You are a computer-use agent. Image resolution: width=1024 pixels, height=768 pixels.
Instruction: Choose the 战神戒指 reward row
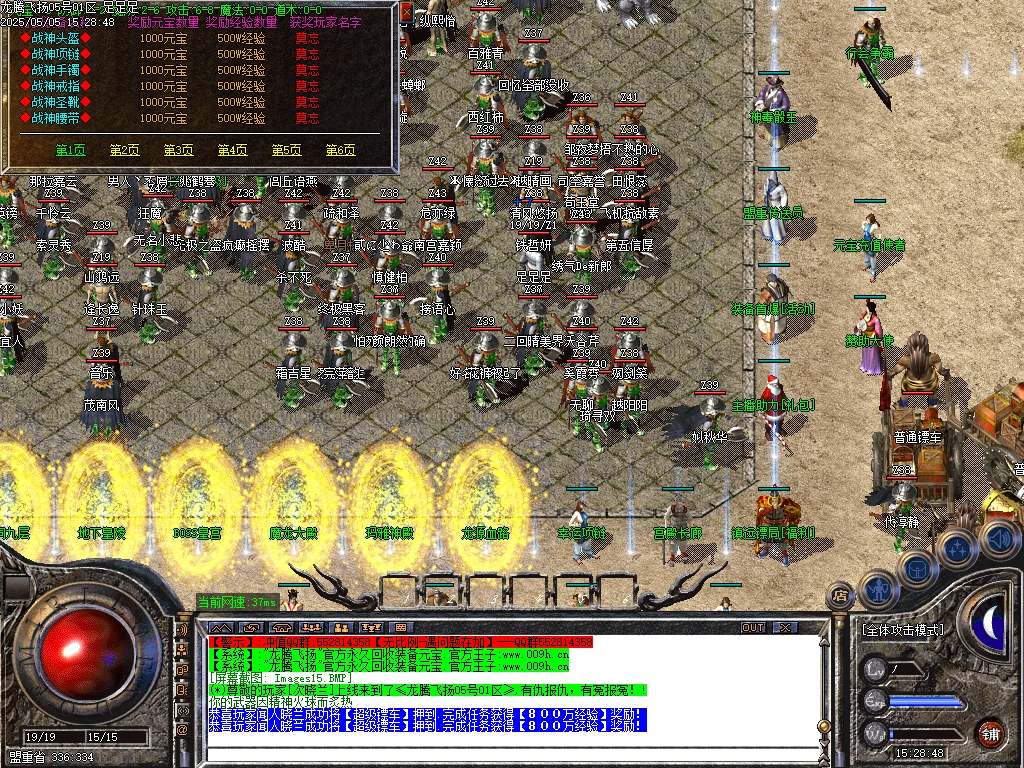pos(56,86)
